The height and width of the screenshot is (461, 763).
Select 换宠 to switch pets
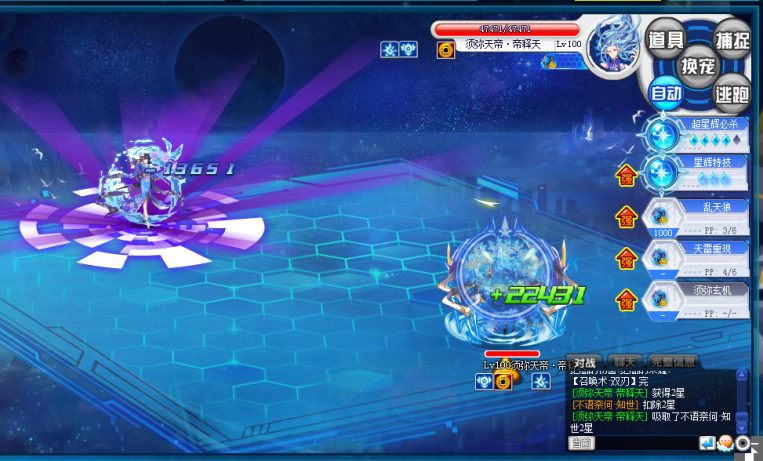tap(697, 66)
